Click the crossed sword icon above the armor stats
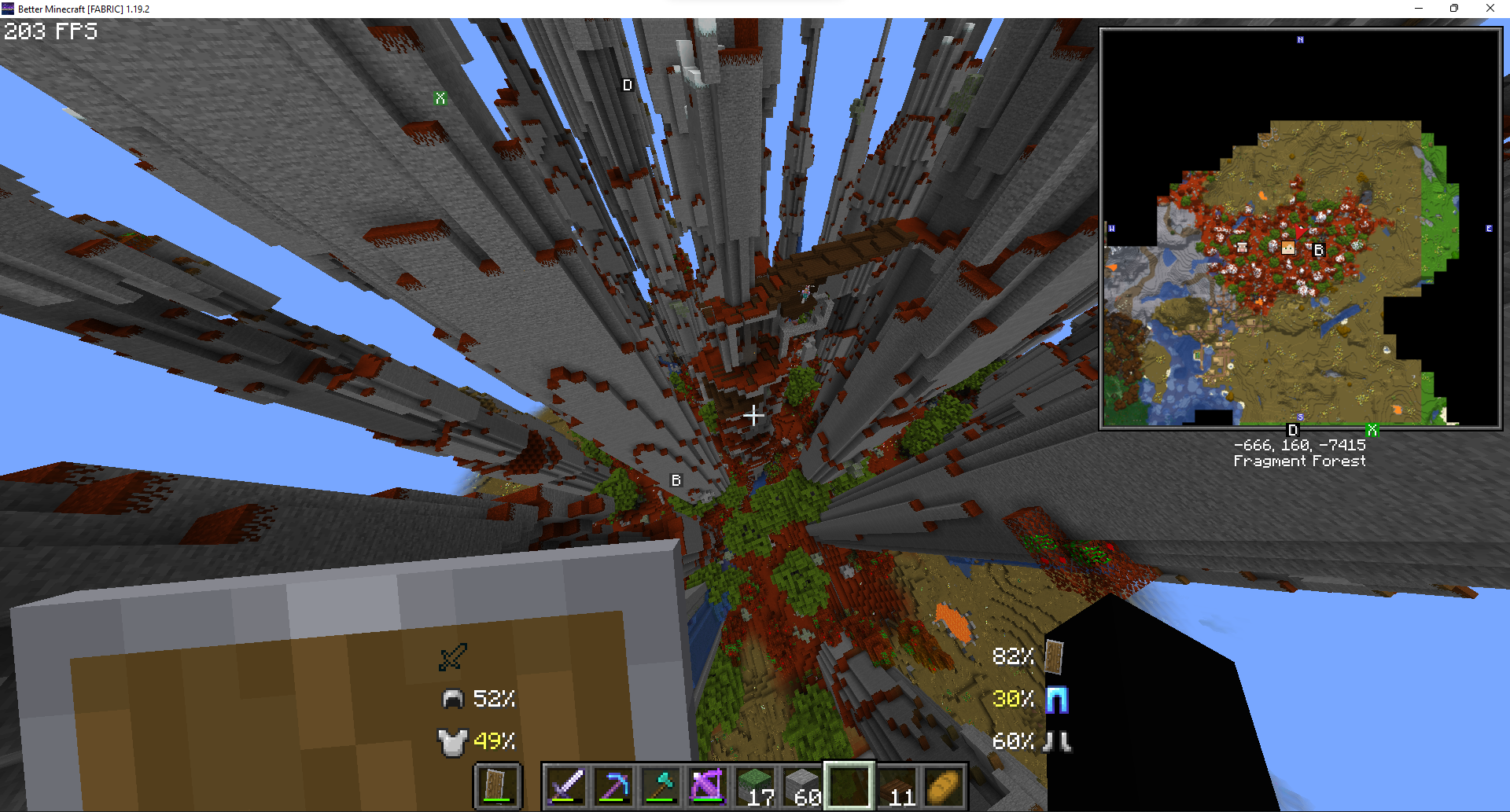The width and height of the screenshot is (1510, 812). click(x=452, y=658)
